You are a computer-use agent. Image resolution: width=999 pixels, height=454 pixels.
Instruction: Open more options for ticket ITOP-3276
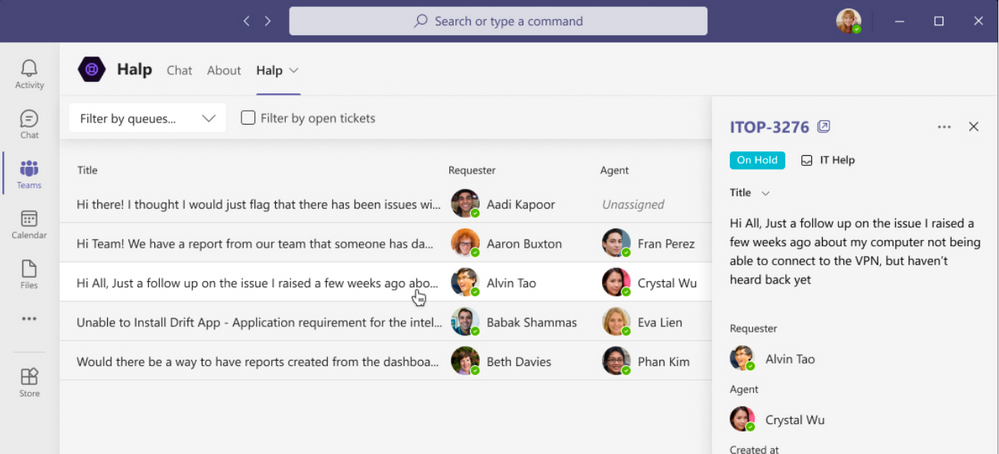944,127
